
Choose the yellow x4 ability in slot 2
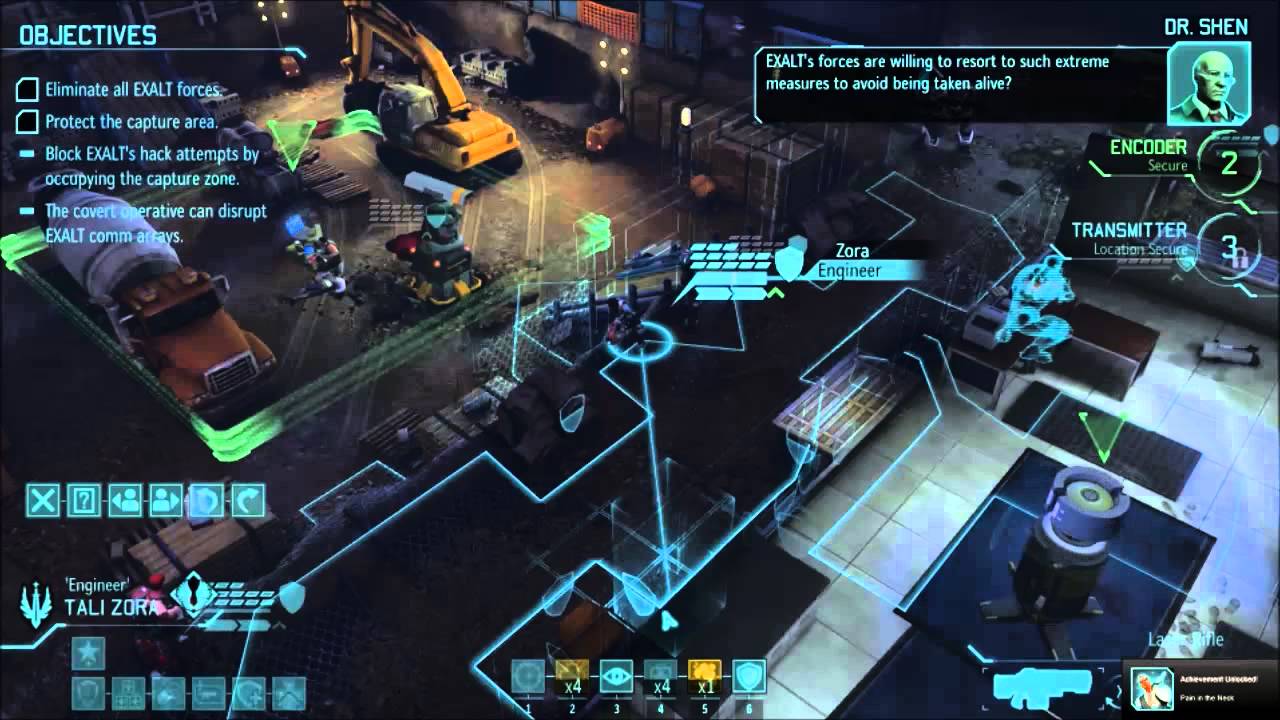(572, 677)
